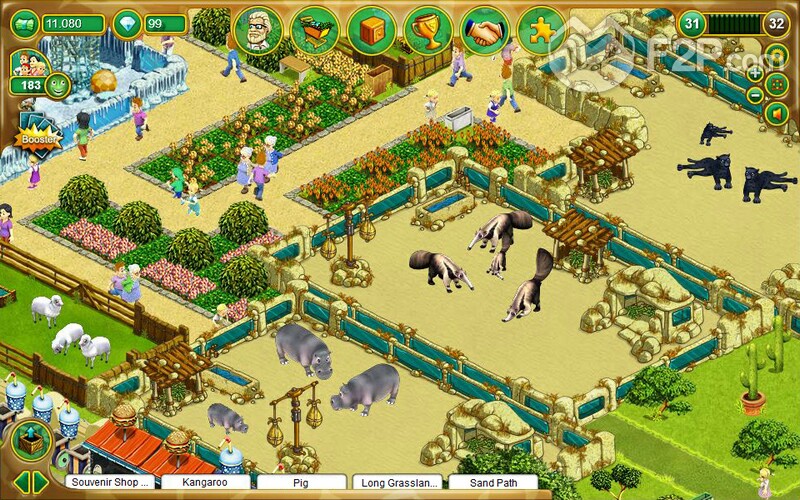The width and height of the screenshot is (800, 500).
Task: Open the orange crate storage icon
Action: (371, 31)
